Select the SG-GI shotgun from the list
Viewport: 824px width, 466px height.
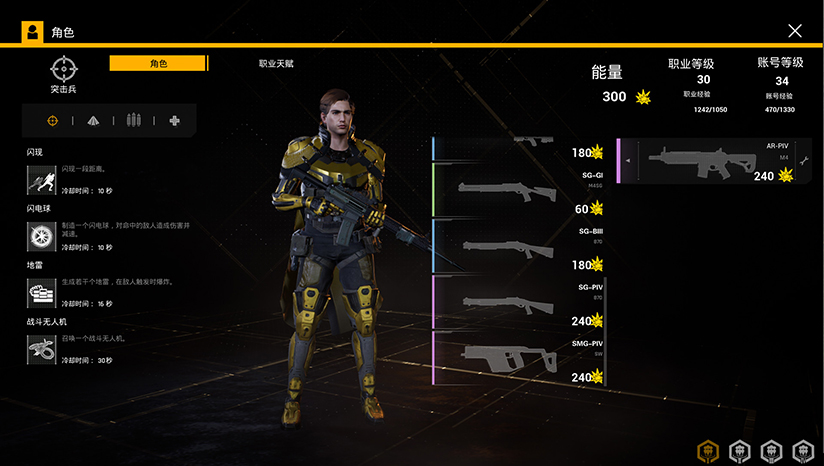coord(520,191)
